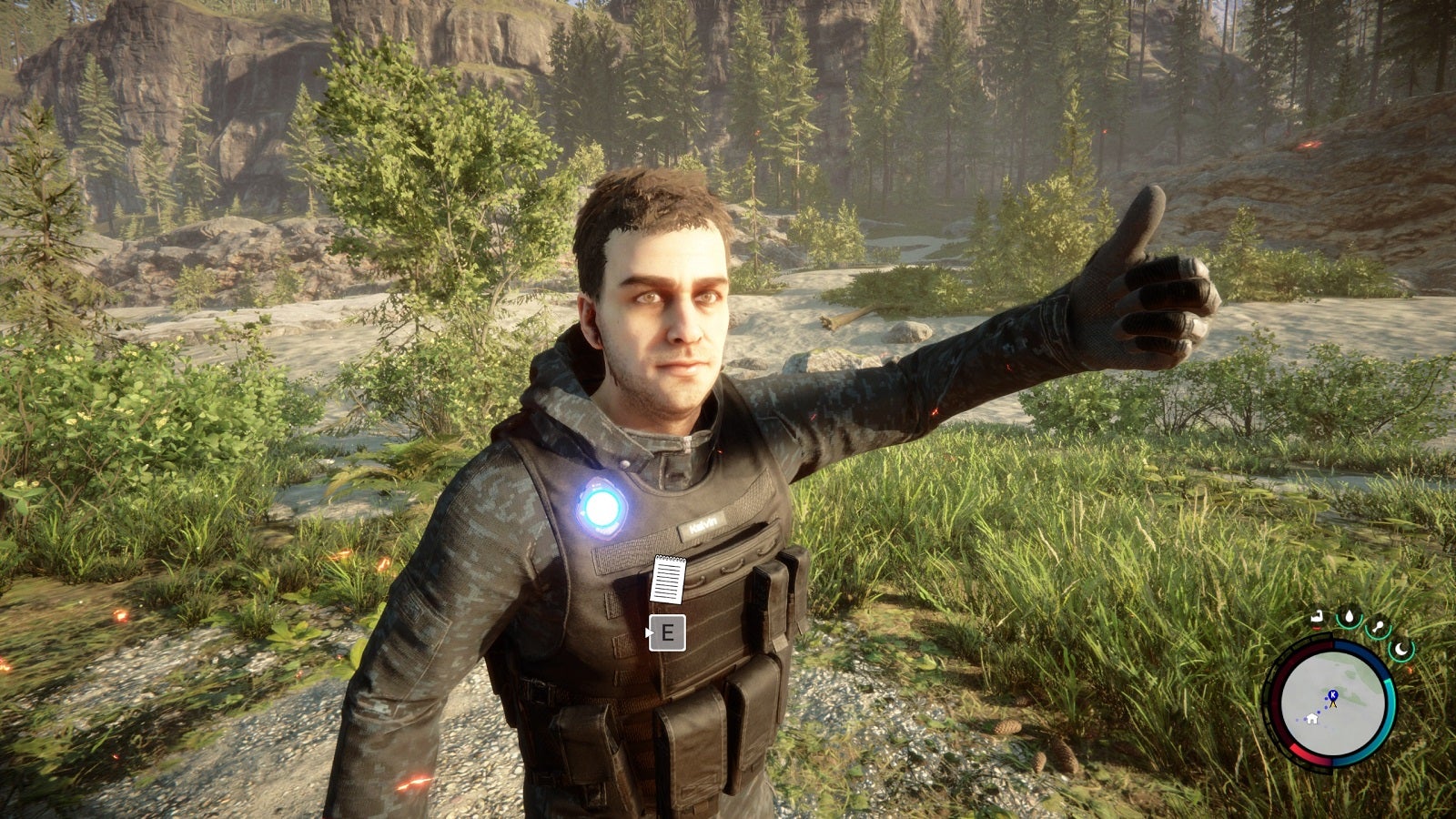1456x819 pixels.
Task: Select the water droplet thirst icon
Action: click(x=1350, y=618)
